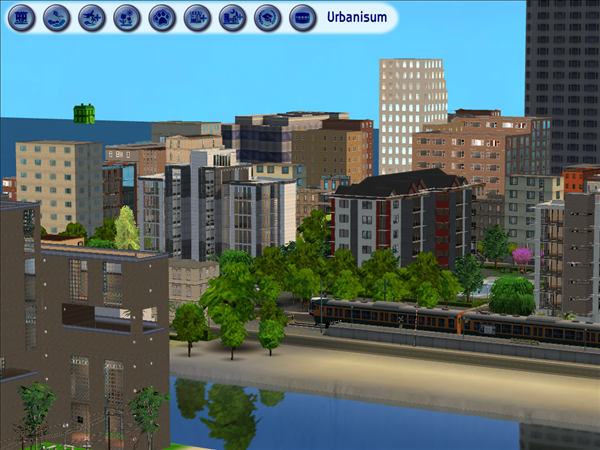Screen dimensions: 600x450
Task: Click the kite and waves icon
Action: pyautogui.click(x=57, y=18)
